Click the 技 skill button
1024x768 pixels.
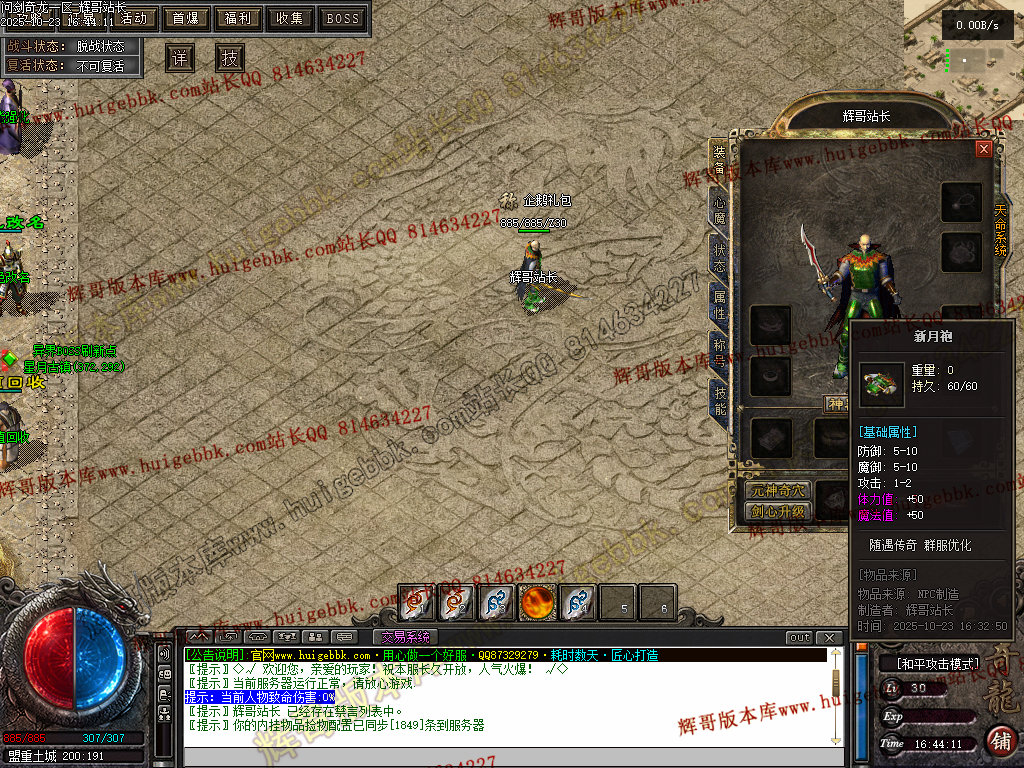click(x=230, y=58)
